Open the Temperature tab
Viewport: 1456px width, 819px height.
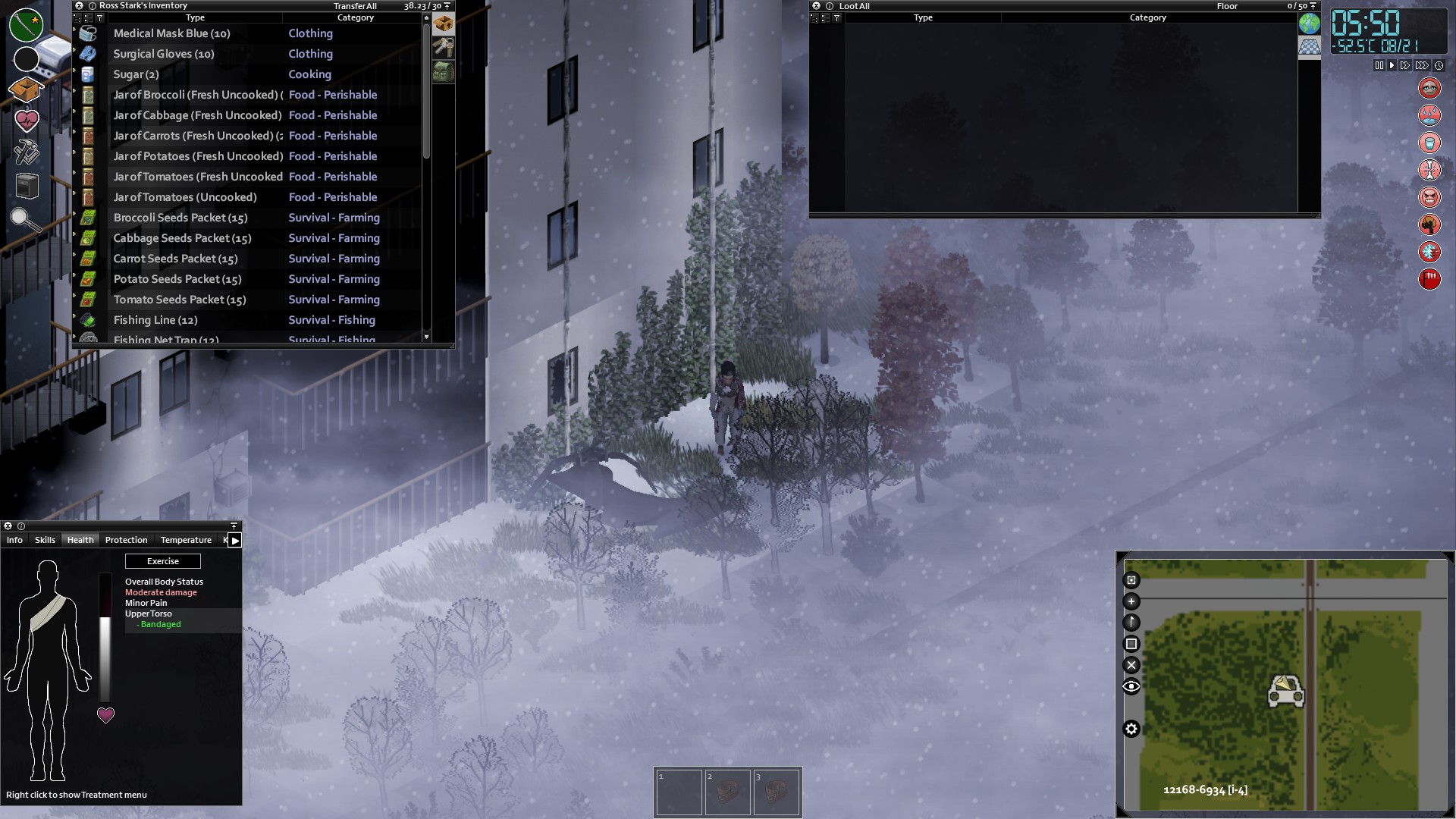pos(185,540)
